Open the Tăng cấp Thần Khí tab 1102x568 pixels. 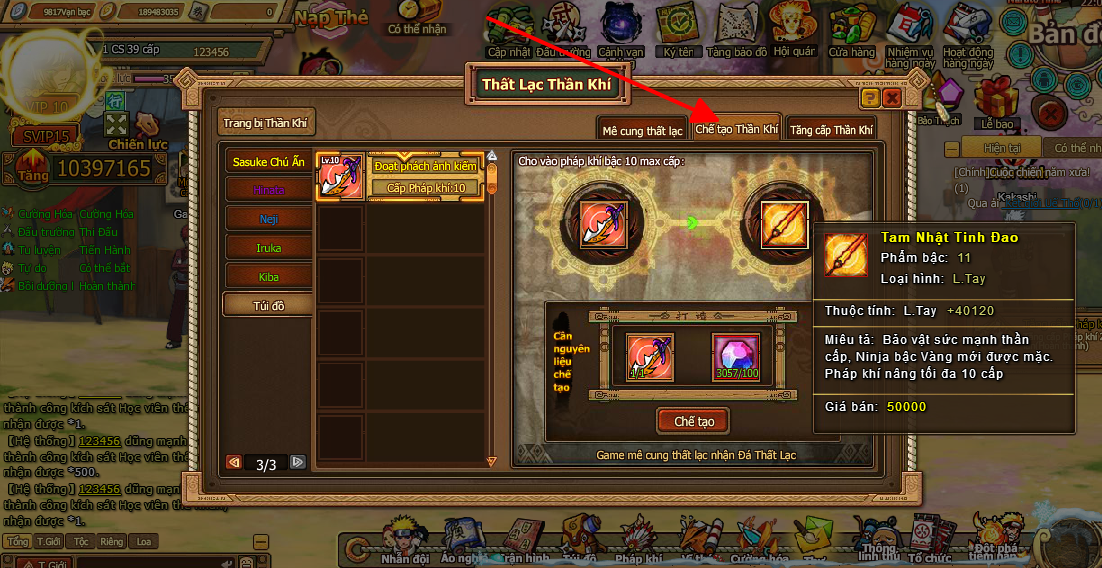[x=831, y=130]
